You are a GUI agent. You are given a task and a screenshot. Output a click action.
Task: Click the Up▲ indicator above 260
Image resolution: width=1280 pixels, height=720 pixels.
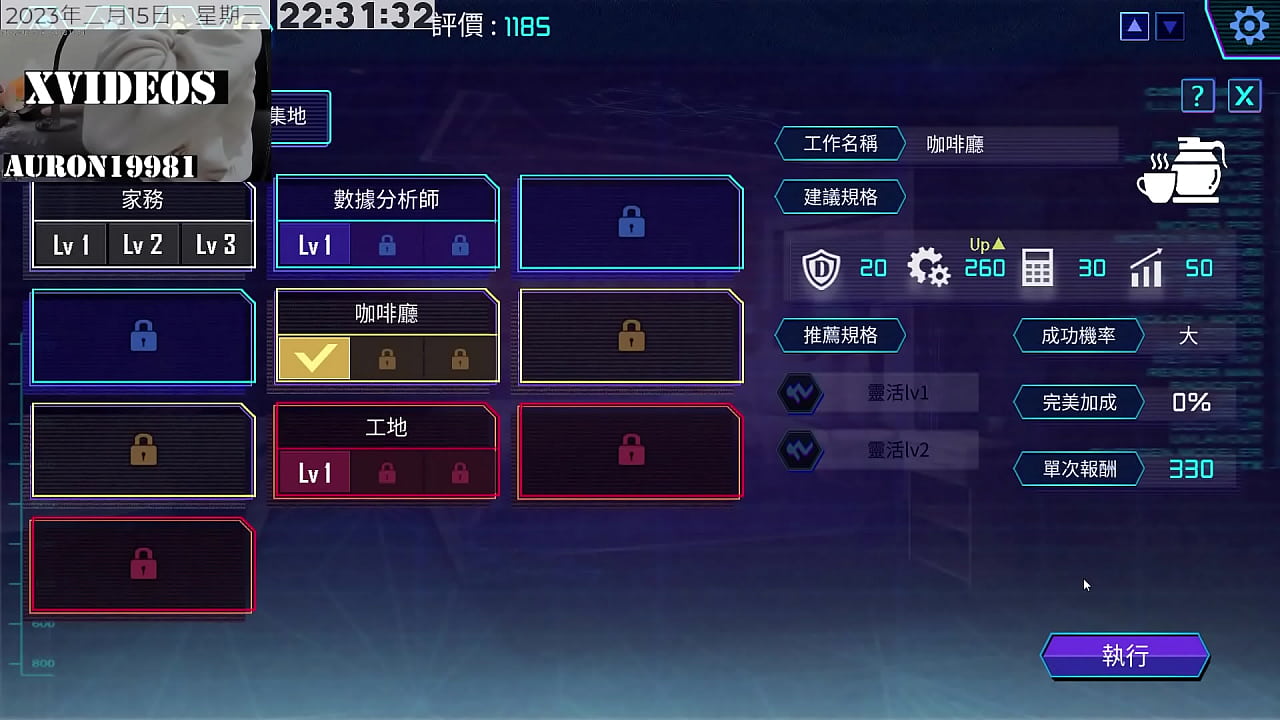(x=984, y=244)
